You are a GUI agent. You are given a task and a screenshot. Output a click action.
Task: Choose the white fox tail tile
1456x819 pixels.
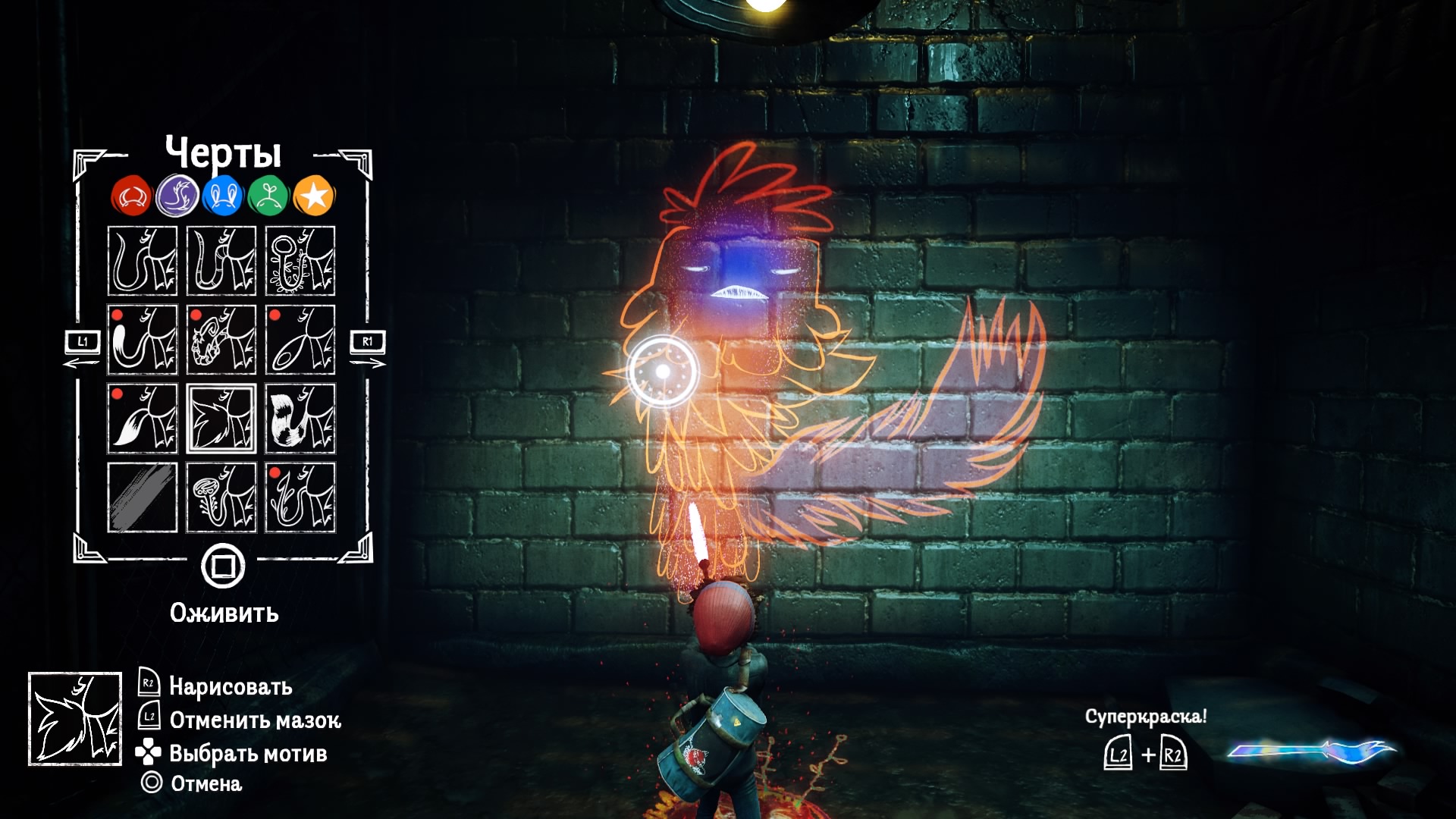click(x=143, y=419)
